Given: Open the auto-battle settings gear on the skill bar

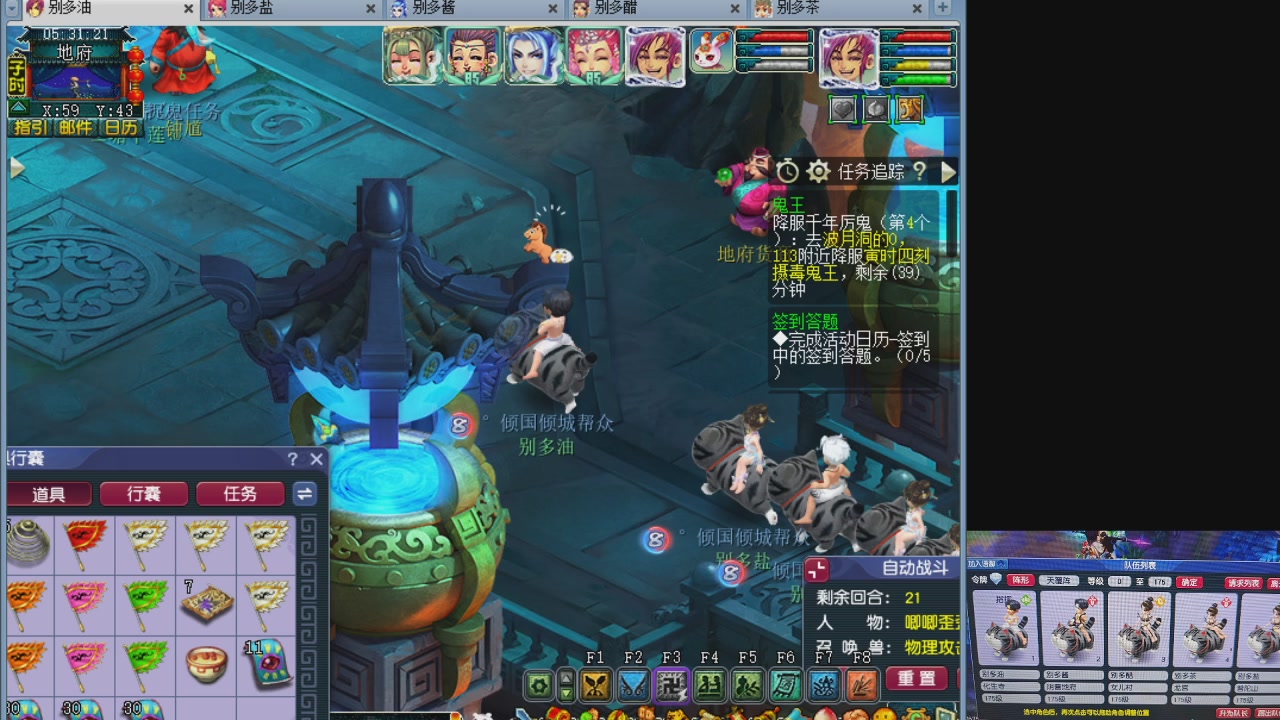Looking at the screenshot, I should tap(539, 685).
